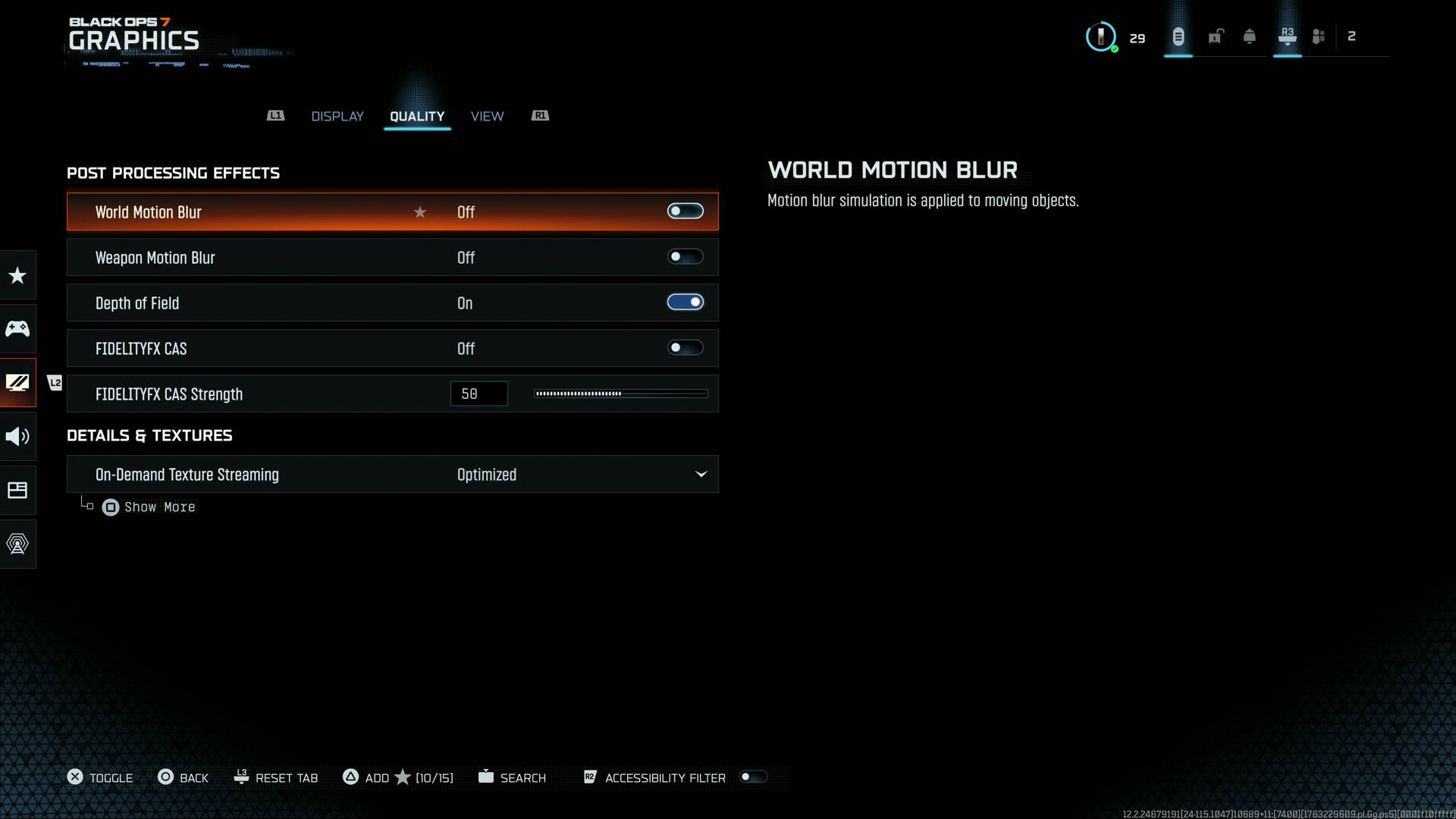Screen dimensions: 1456x819
Task: Click the party squad icon in header
Action: click(1318, 36)
